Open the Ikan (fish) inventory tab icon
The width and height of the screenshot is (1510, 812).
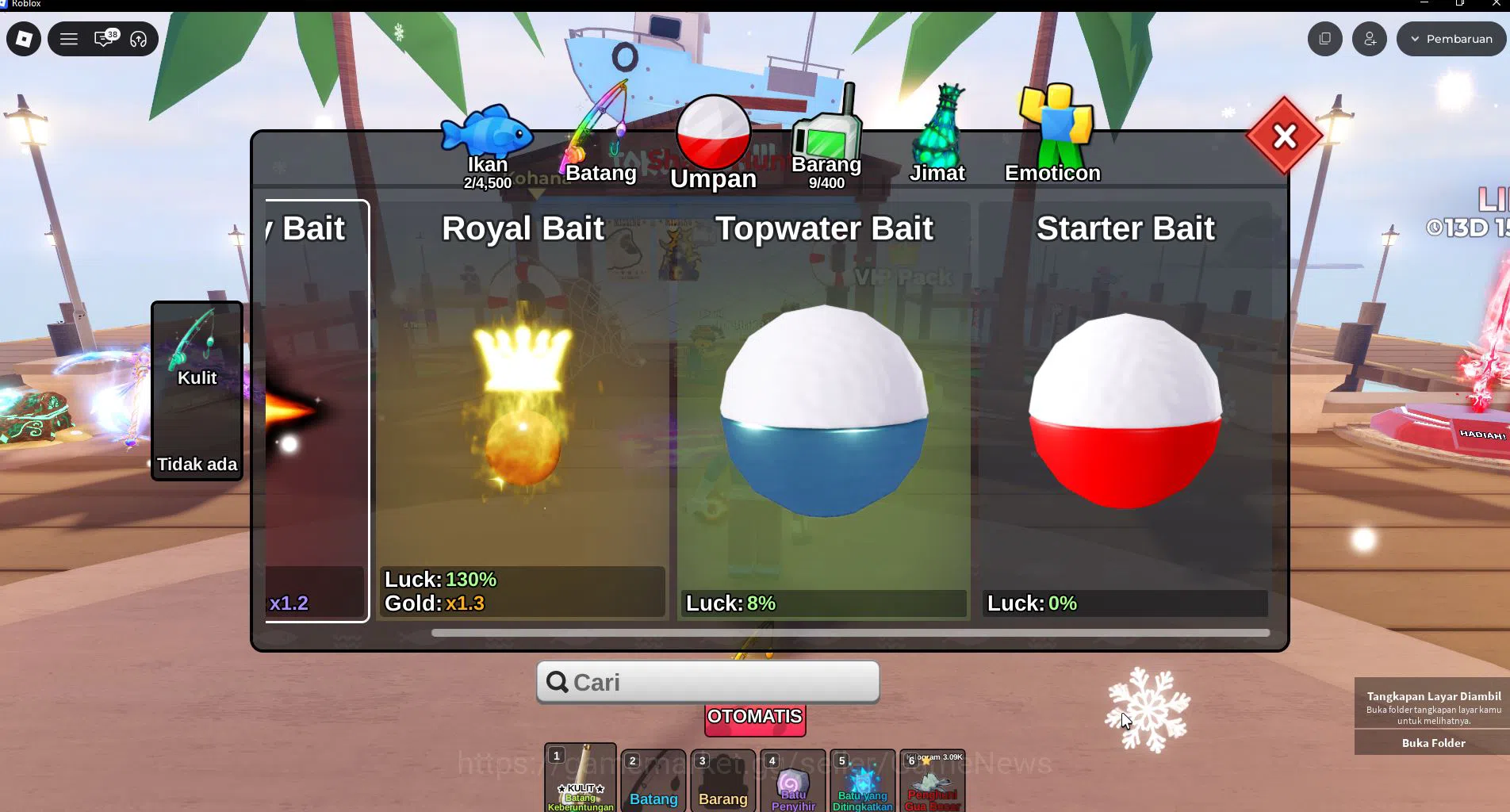[486, 135]
